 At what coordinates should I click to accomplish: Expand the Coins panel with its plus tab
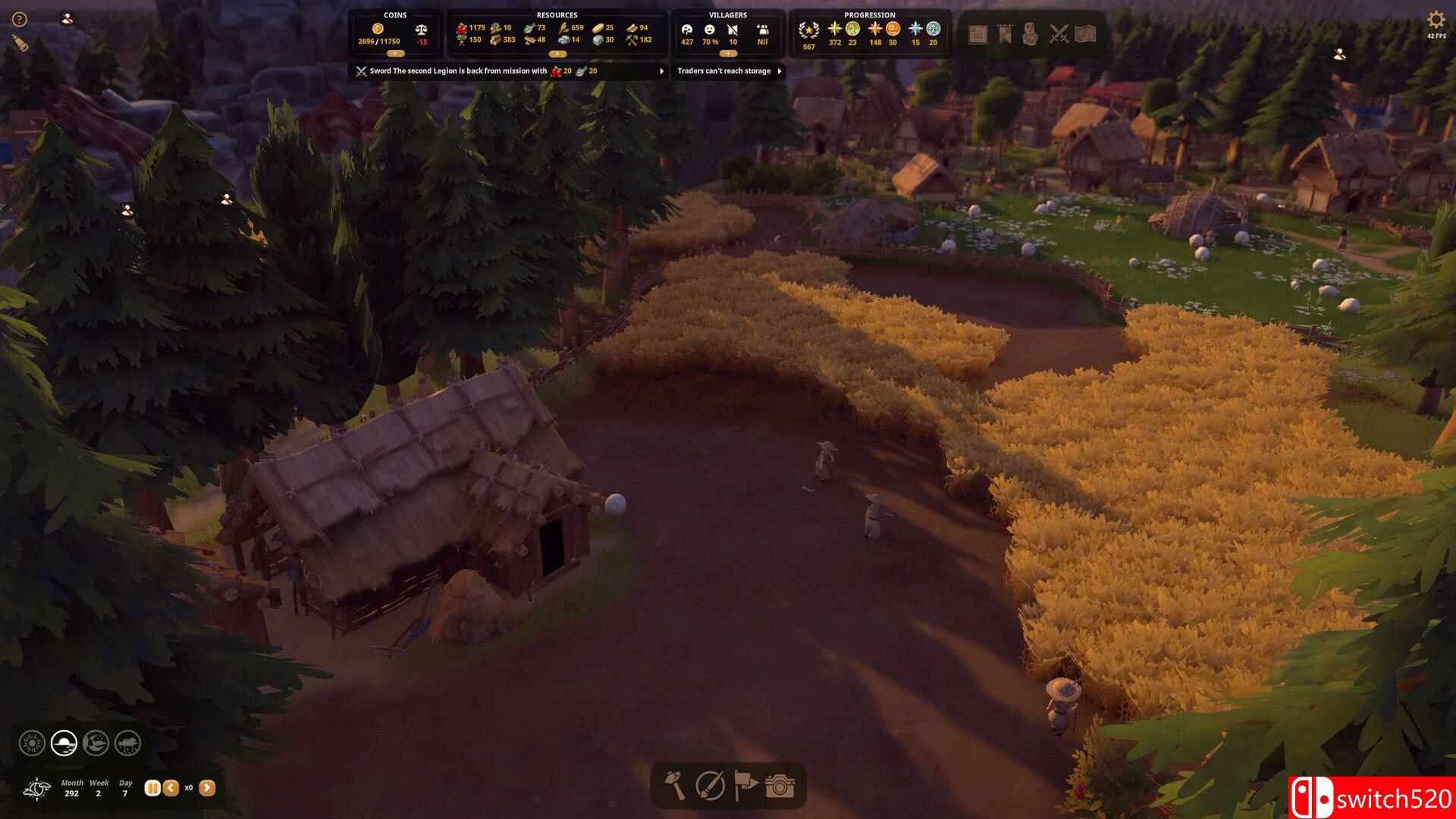point(393,54)
